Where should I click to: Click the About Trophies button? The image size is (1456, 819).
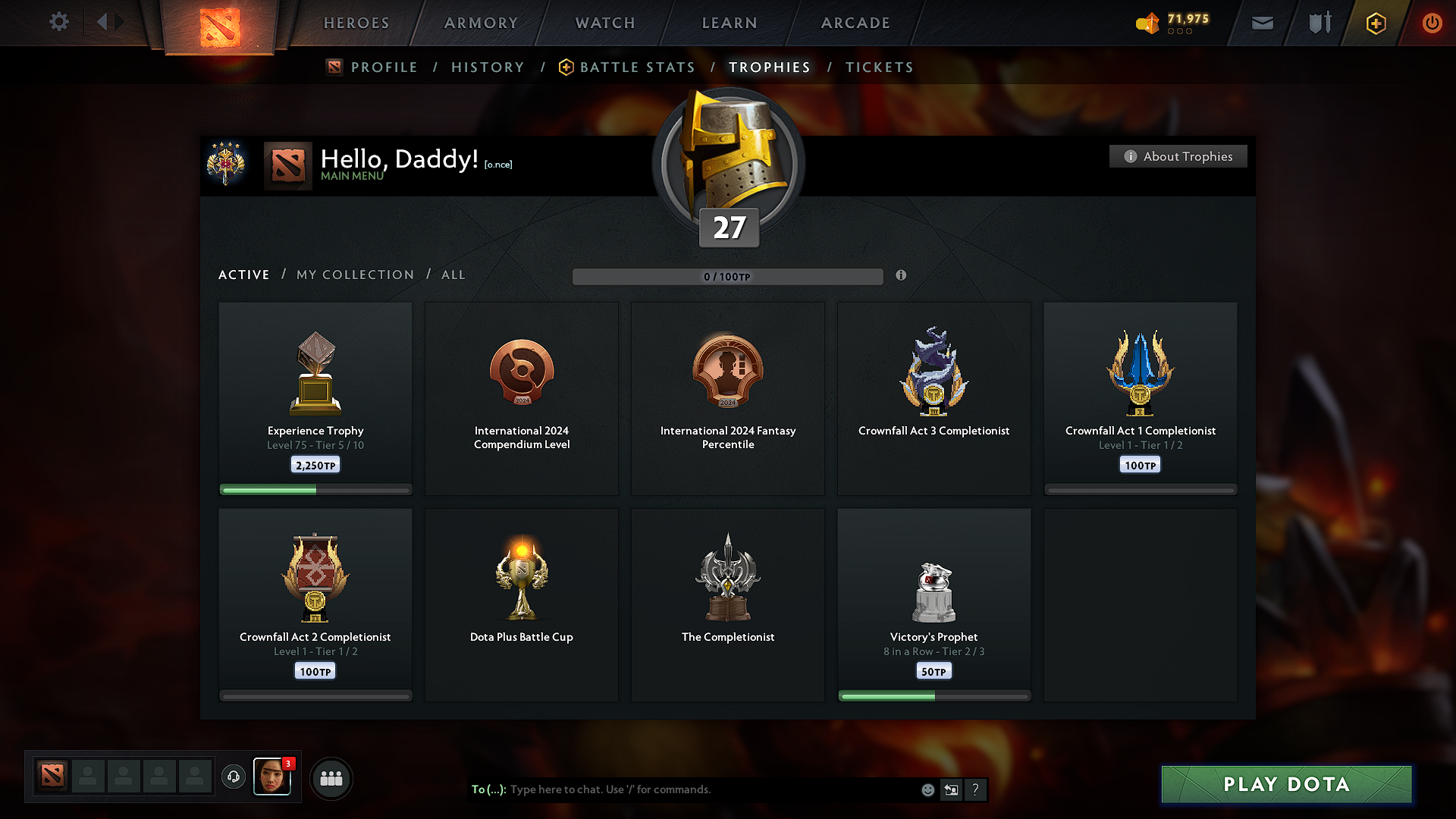pyautogui.click(x=1178, y=156)
